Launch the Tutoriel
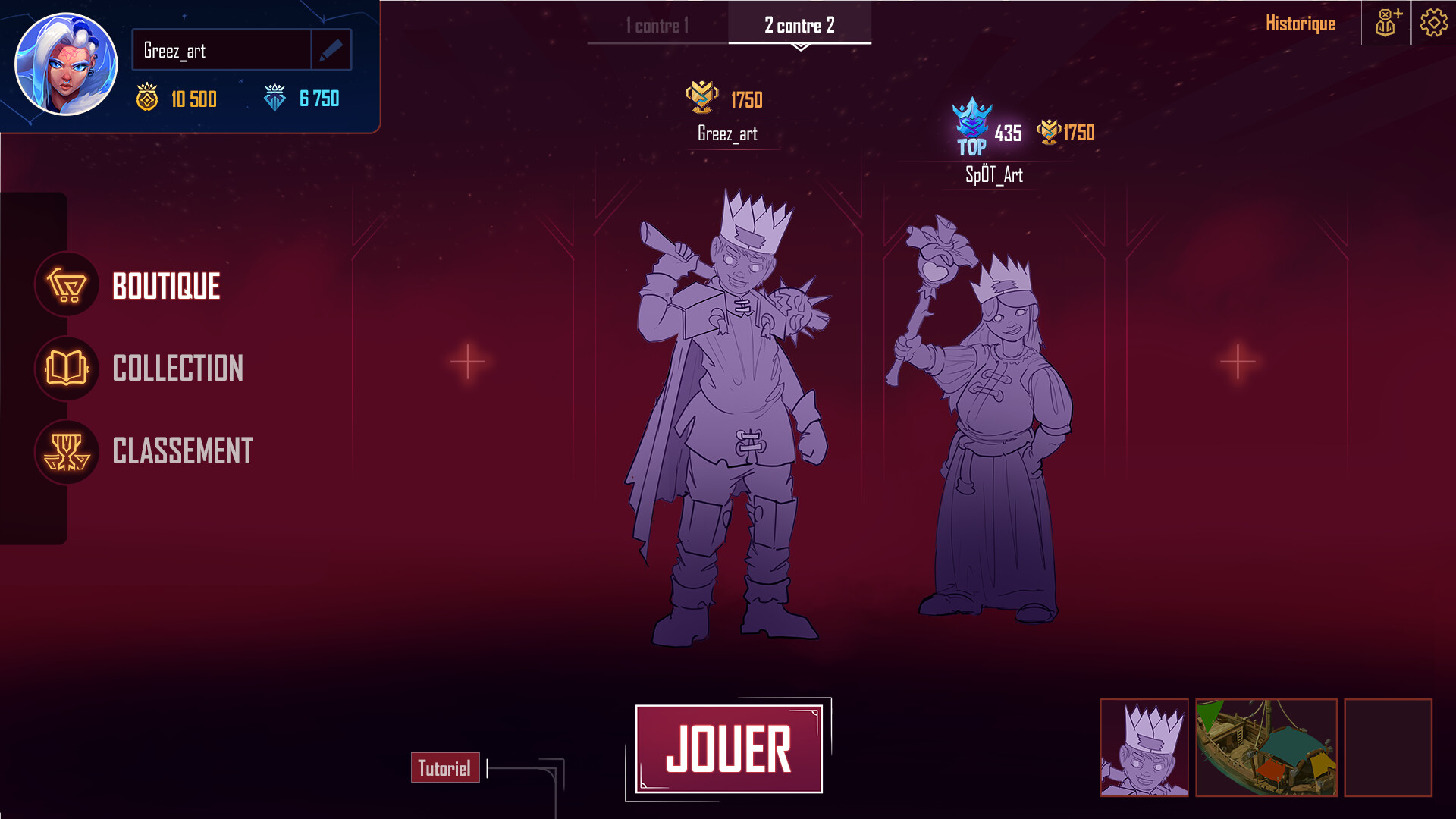The width and height of the screenshot is (1456, 819). point(445,768)
